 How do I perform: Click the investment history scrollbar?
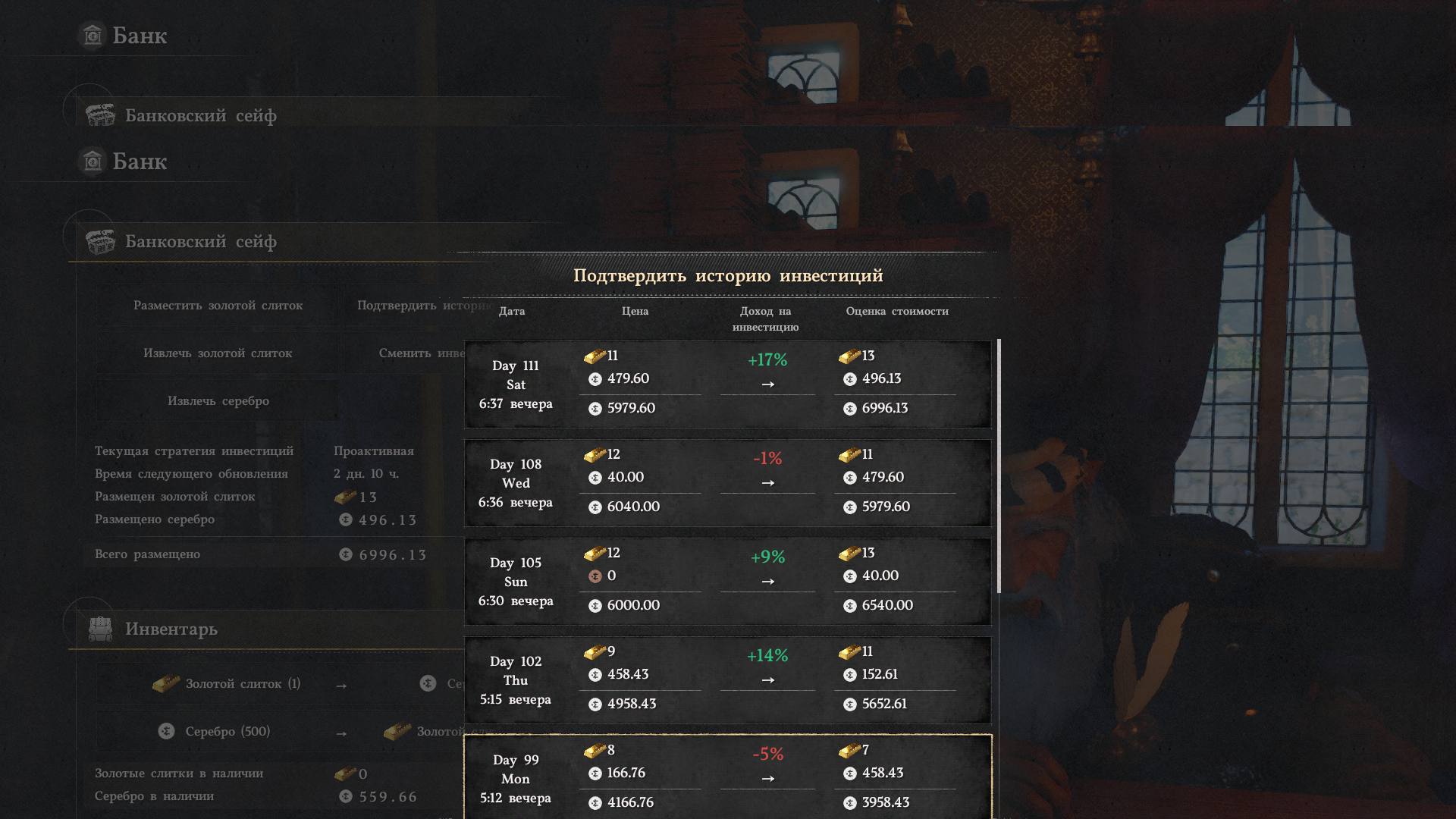point(999,466)
